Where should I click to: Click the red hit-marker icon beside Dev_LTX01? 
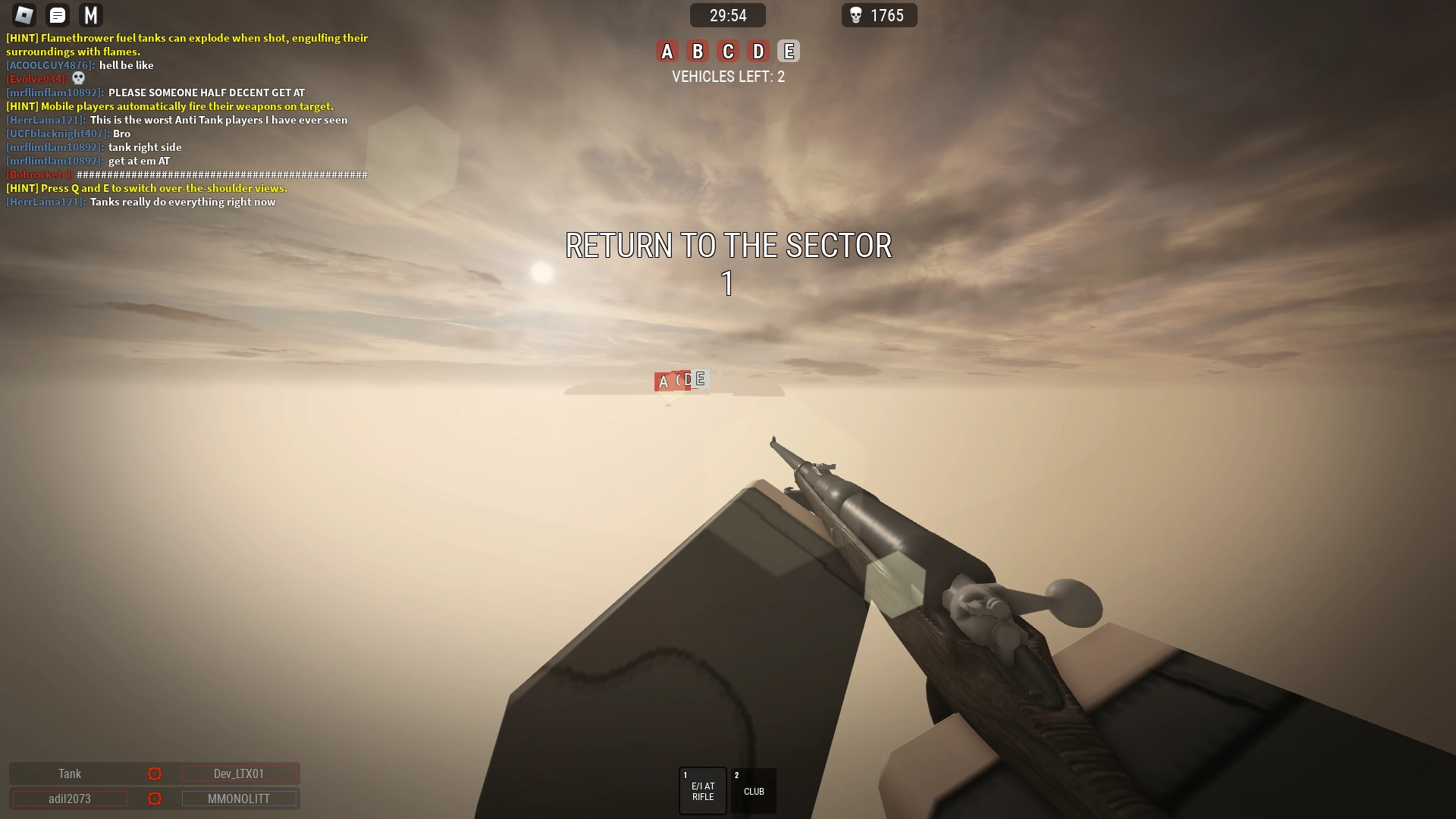(155, 773)
